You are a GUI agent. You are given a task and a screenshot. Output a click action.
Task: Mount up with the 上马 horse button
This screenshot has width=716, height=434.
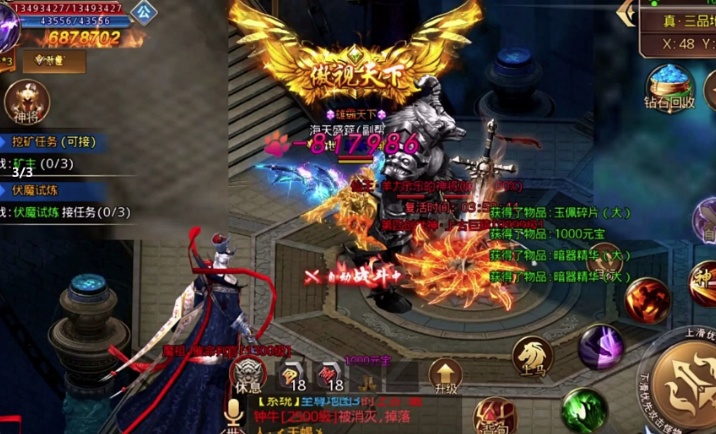pos(531,355)
